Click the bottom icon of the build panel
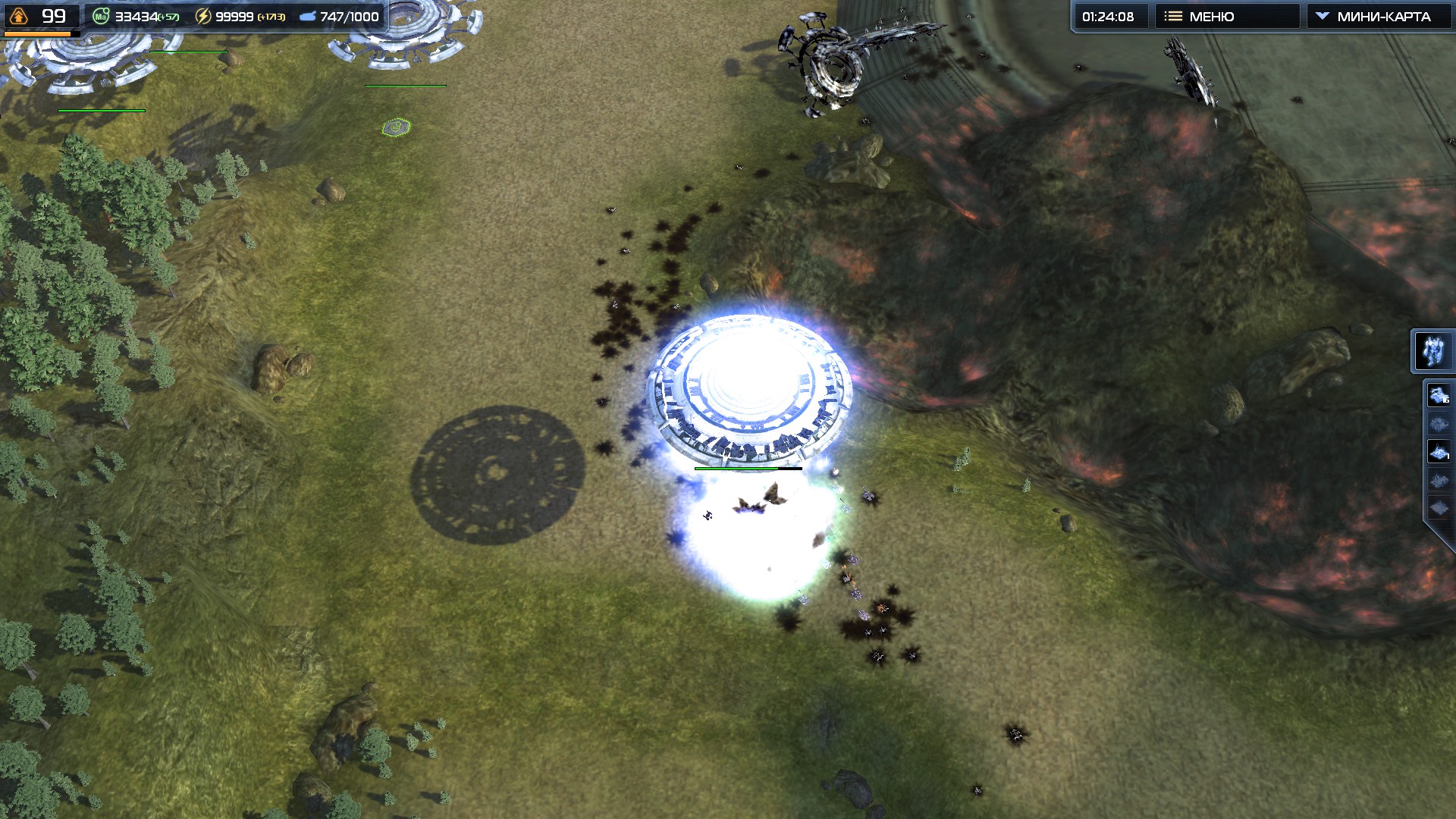The image size is (1456, 819). pyautogui.click(x=1438, y=507)
